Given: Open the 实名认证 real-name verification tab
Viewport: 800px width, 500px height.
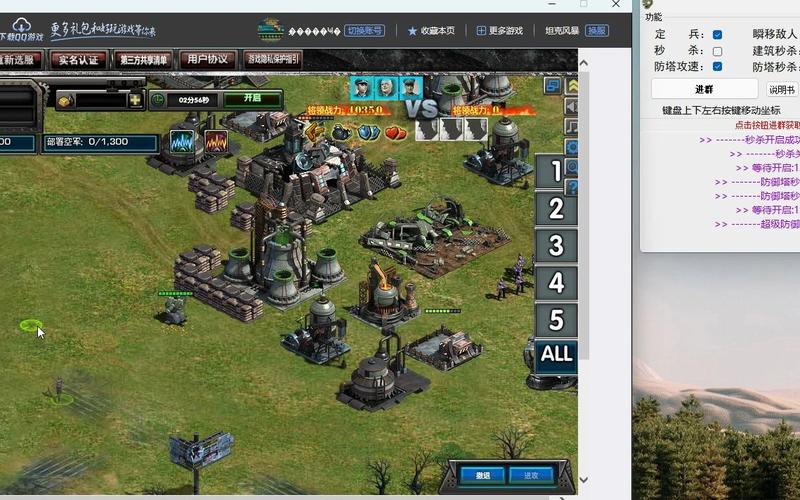Looking at the screenshot, I should click(78, 60).
